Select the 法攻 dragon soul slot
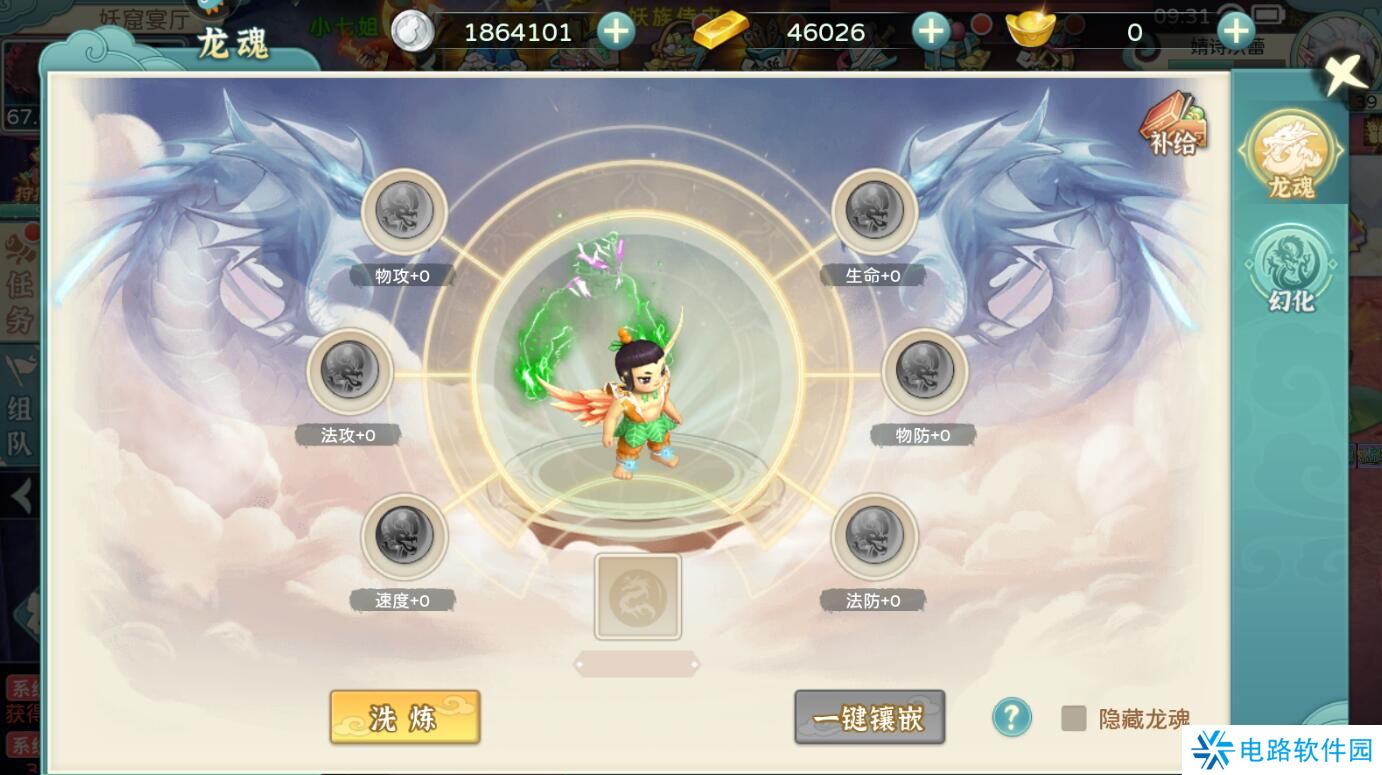The height and width of the screenshot is (775, 1382). 349,372
